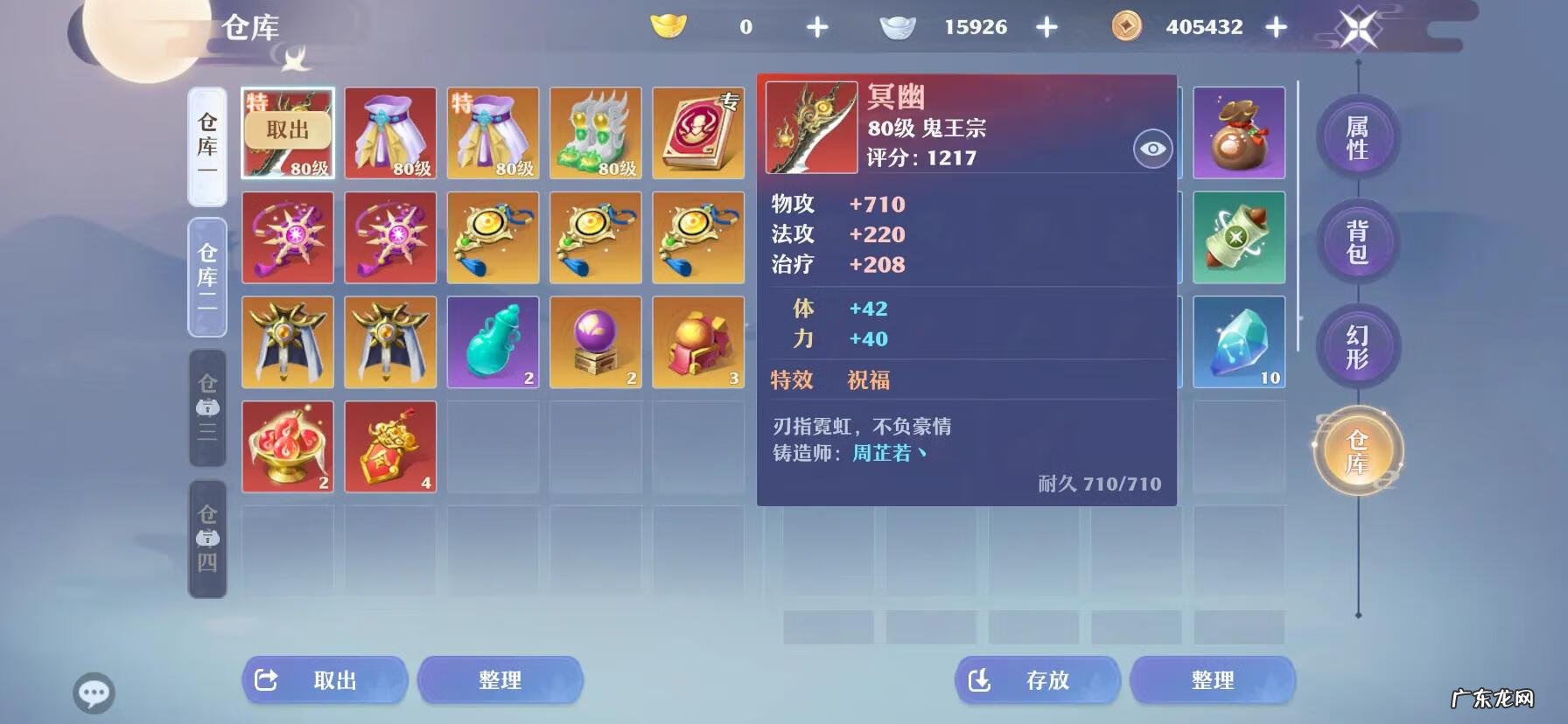Open the 幻形 panel

coord(1356,347)
